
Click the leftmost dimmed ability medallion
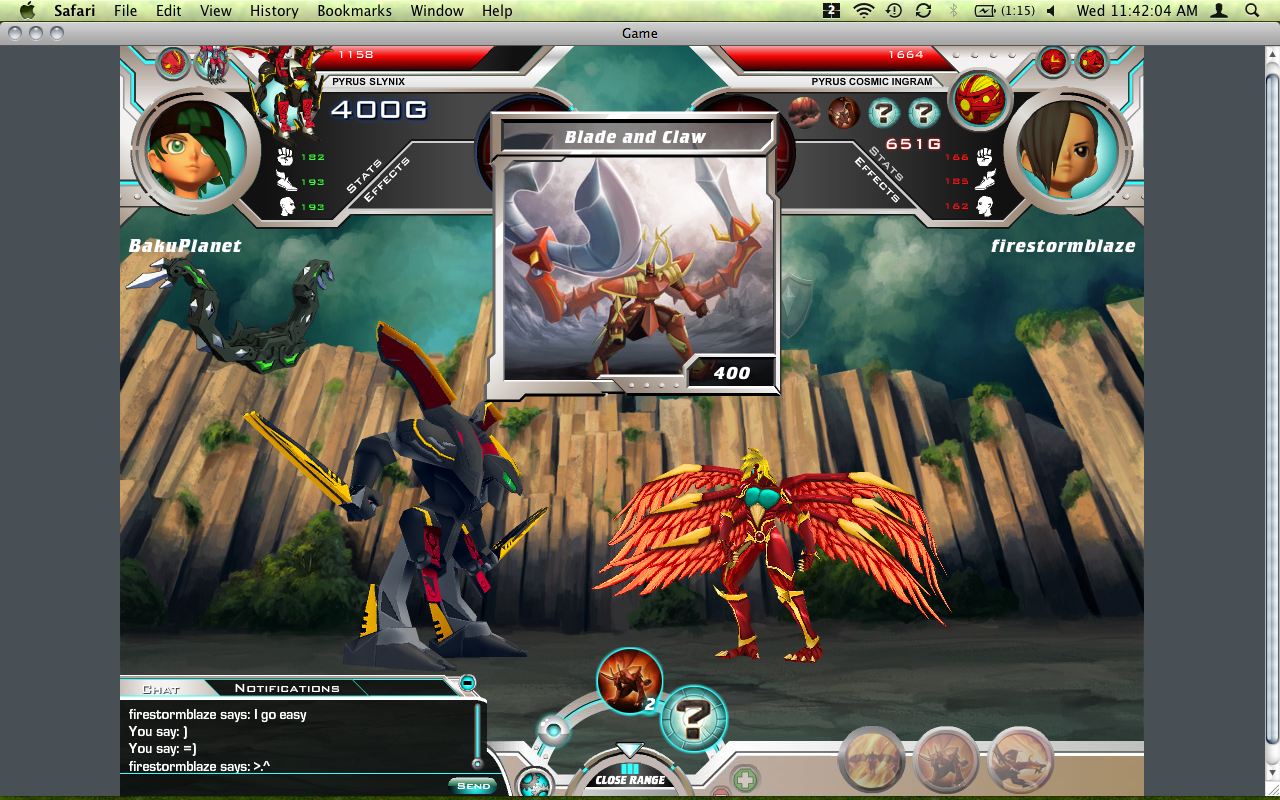(871, 760)
